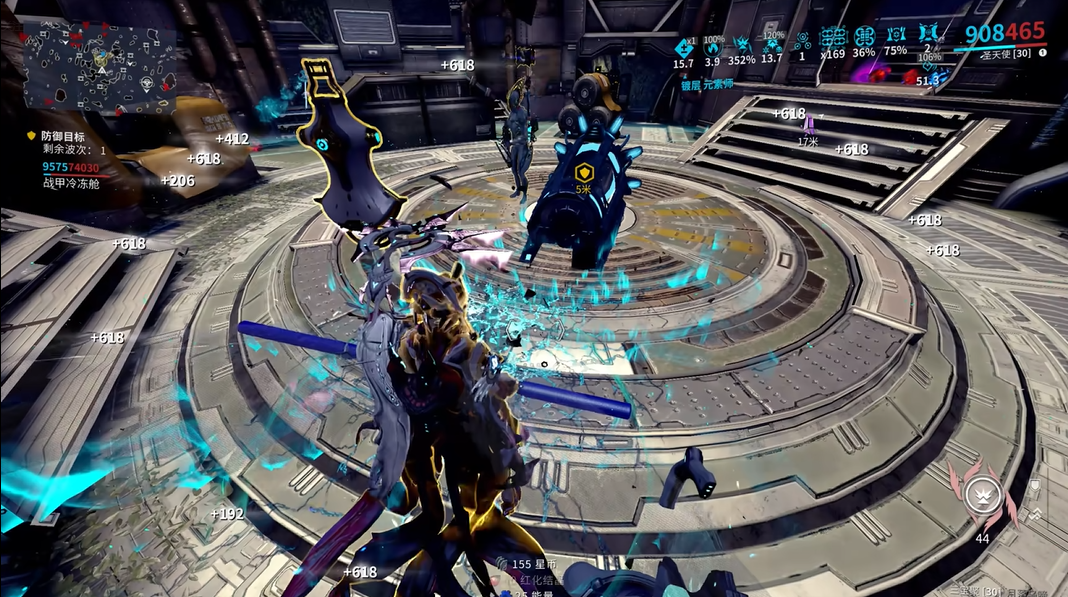Click the minimap in the corner
The image size is (1068, 597).
100,68
